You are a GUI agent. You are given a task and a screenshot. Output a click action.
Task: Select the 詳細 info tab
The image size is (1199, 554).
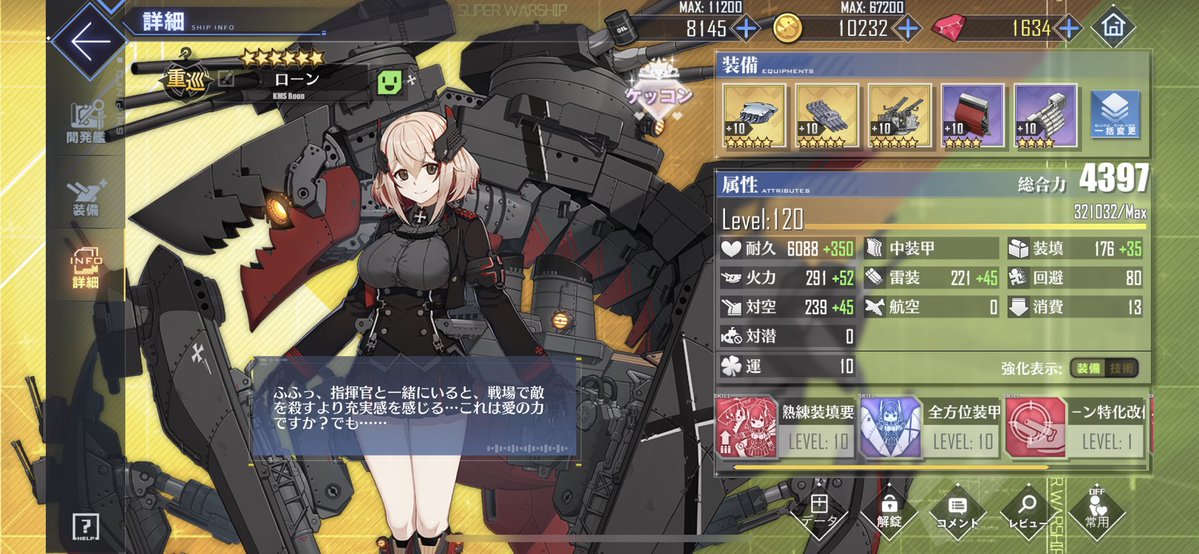86,270
